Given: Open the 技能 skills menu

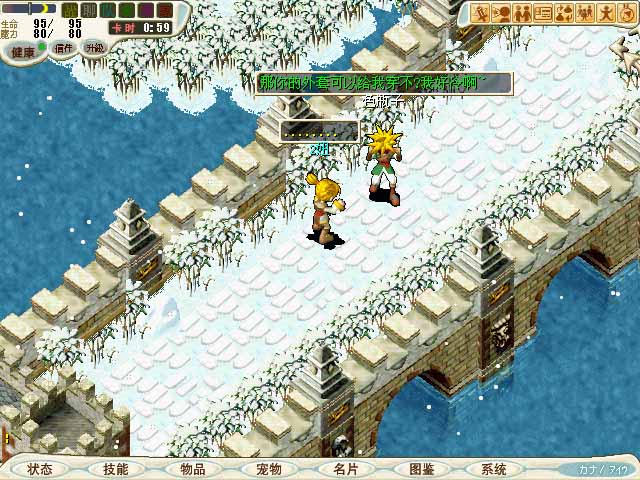Looking at the screenshot, I should click(x=115, y=469).
